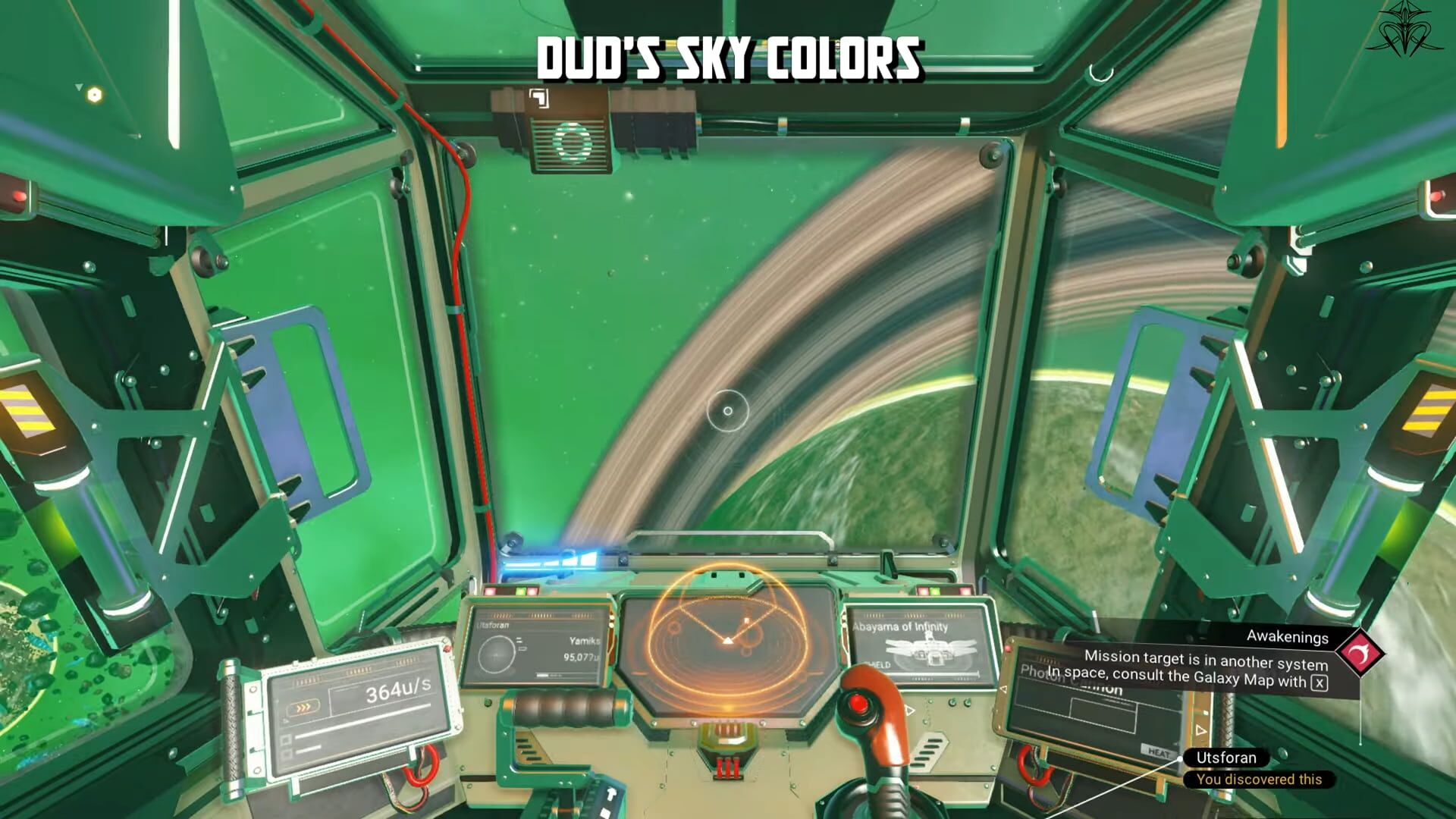
Task: Click the planet sphere icon on the Utsforan panel
Action: coord(497,654)
